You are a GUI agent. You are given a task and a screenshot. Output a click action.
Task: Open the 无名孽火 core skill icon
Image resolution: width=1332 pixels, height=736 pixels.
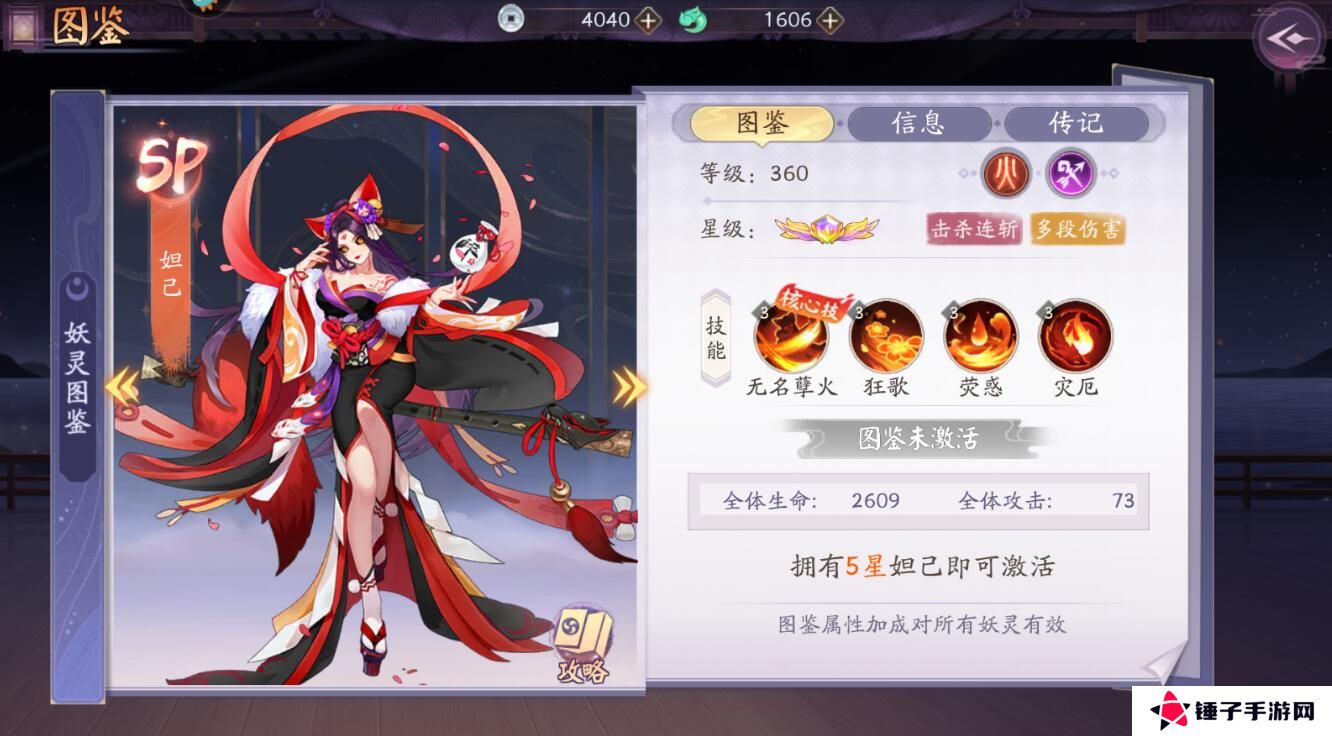coord(789,340)
